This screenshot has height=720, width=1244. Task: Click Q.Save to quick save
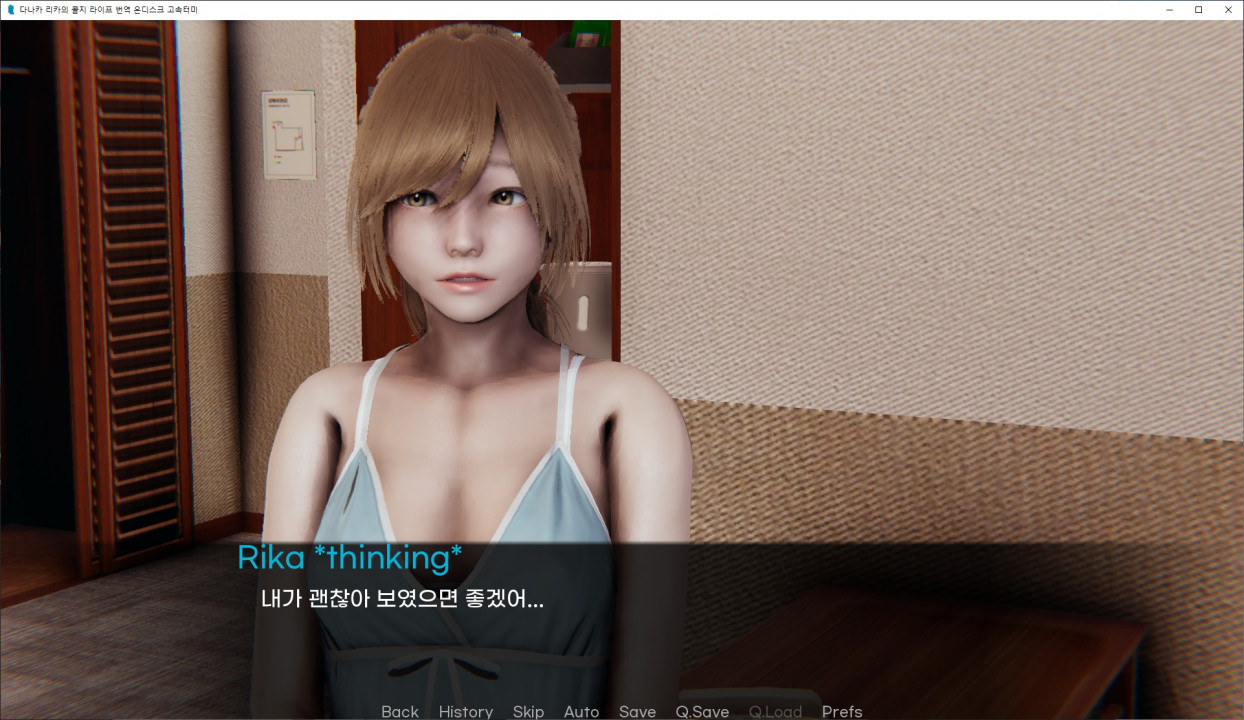pos(702,711)
